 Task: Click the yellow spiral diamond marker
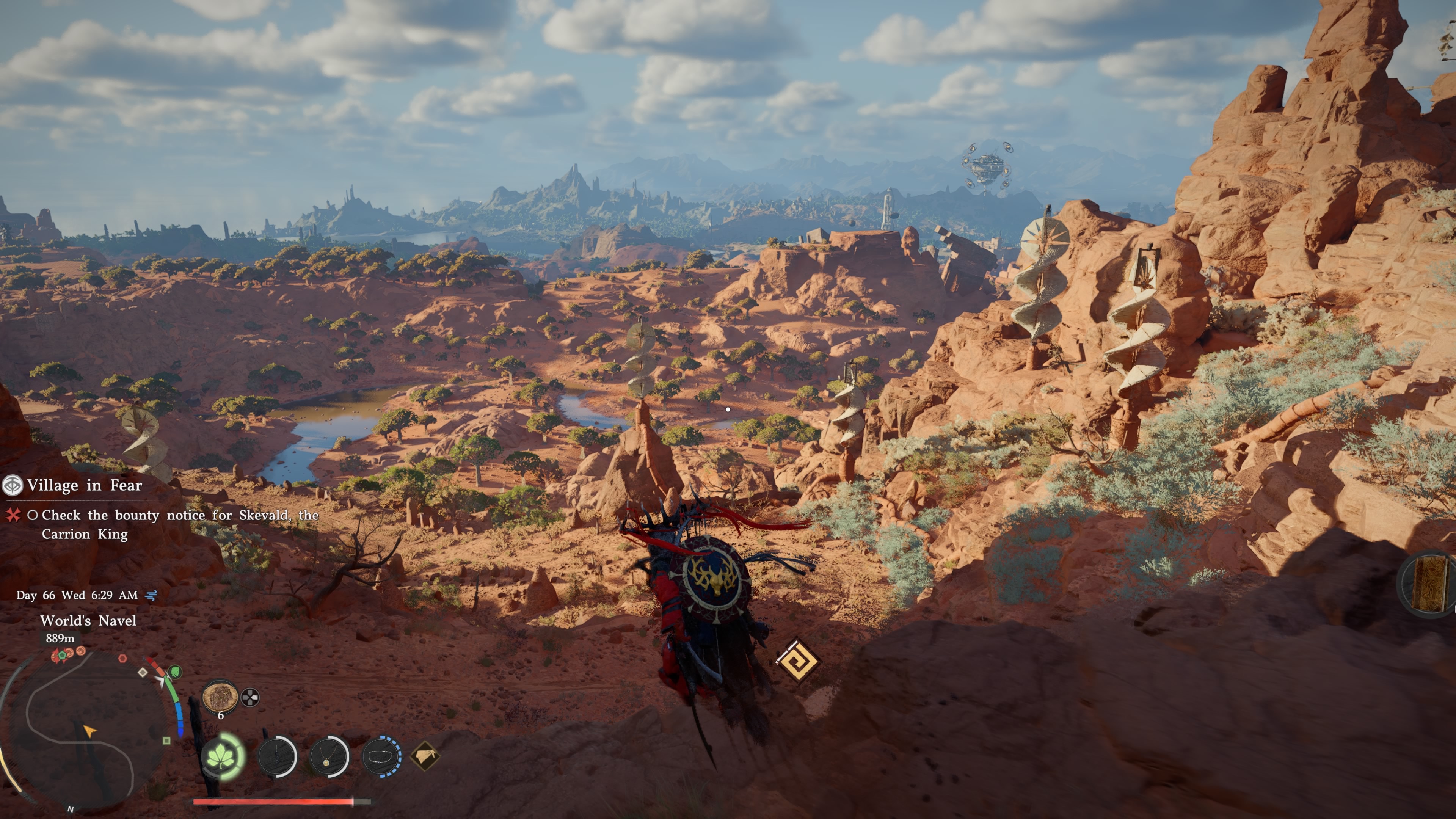click(x=797, y=660)
